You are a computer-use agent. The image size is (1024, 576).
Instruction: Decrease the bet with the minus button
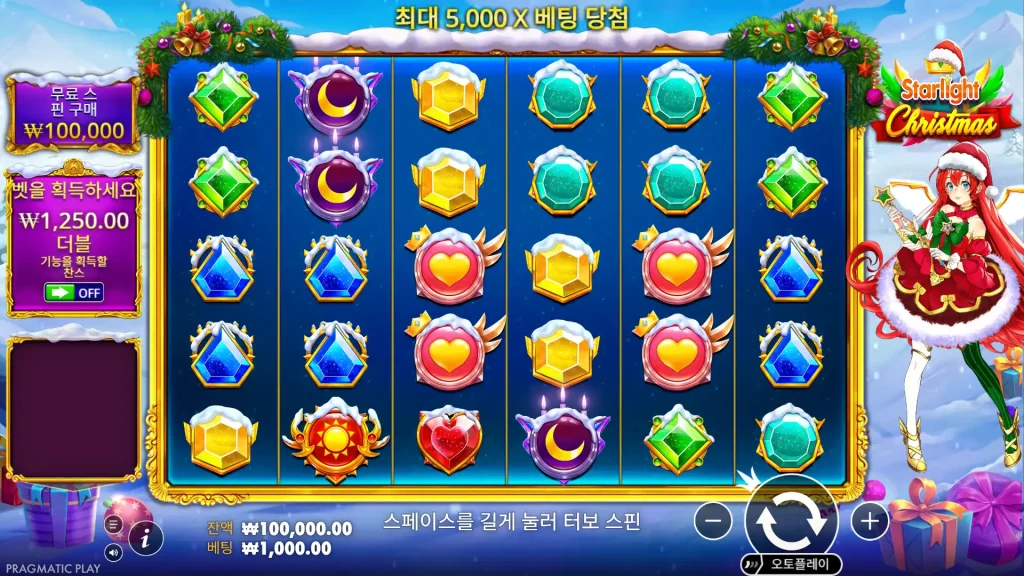click(713, 520)
